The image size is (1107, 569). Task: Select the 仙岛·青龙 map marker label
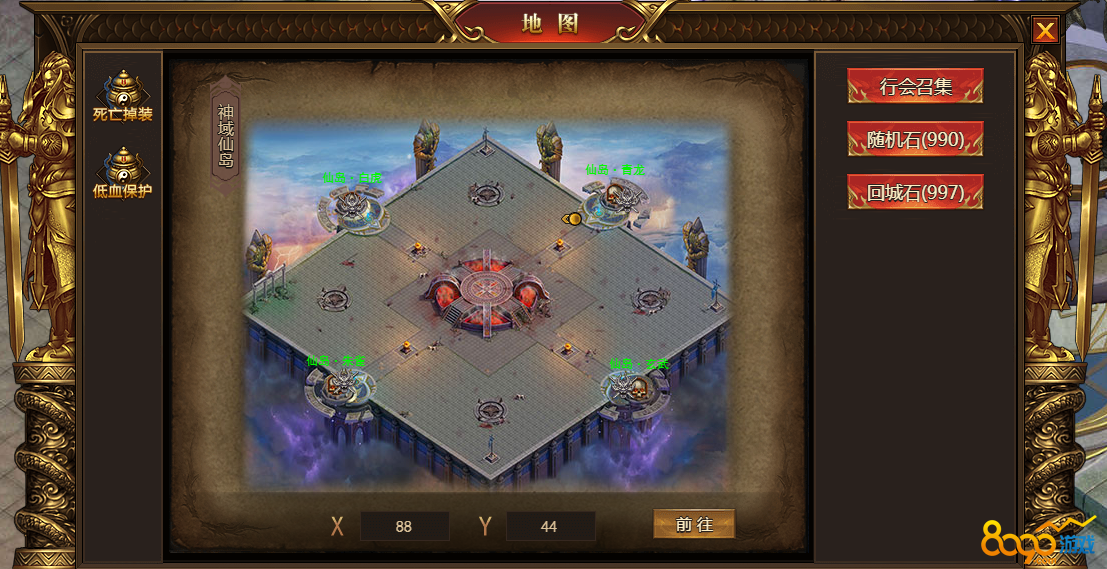(615, 170)
